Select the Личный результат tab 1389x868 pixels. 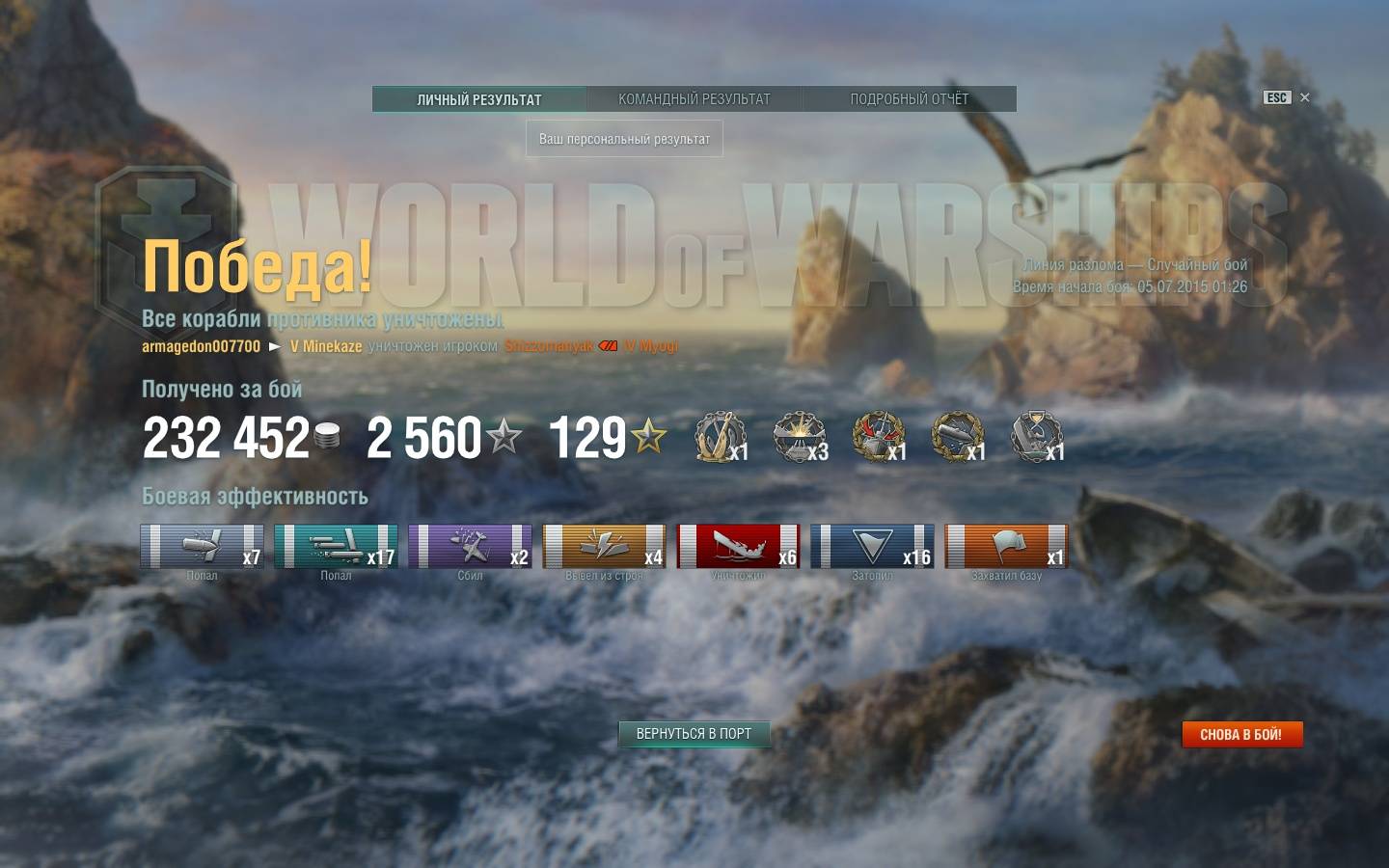(479, 99)
